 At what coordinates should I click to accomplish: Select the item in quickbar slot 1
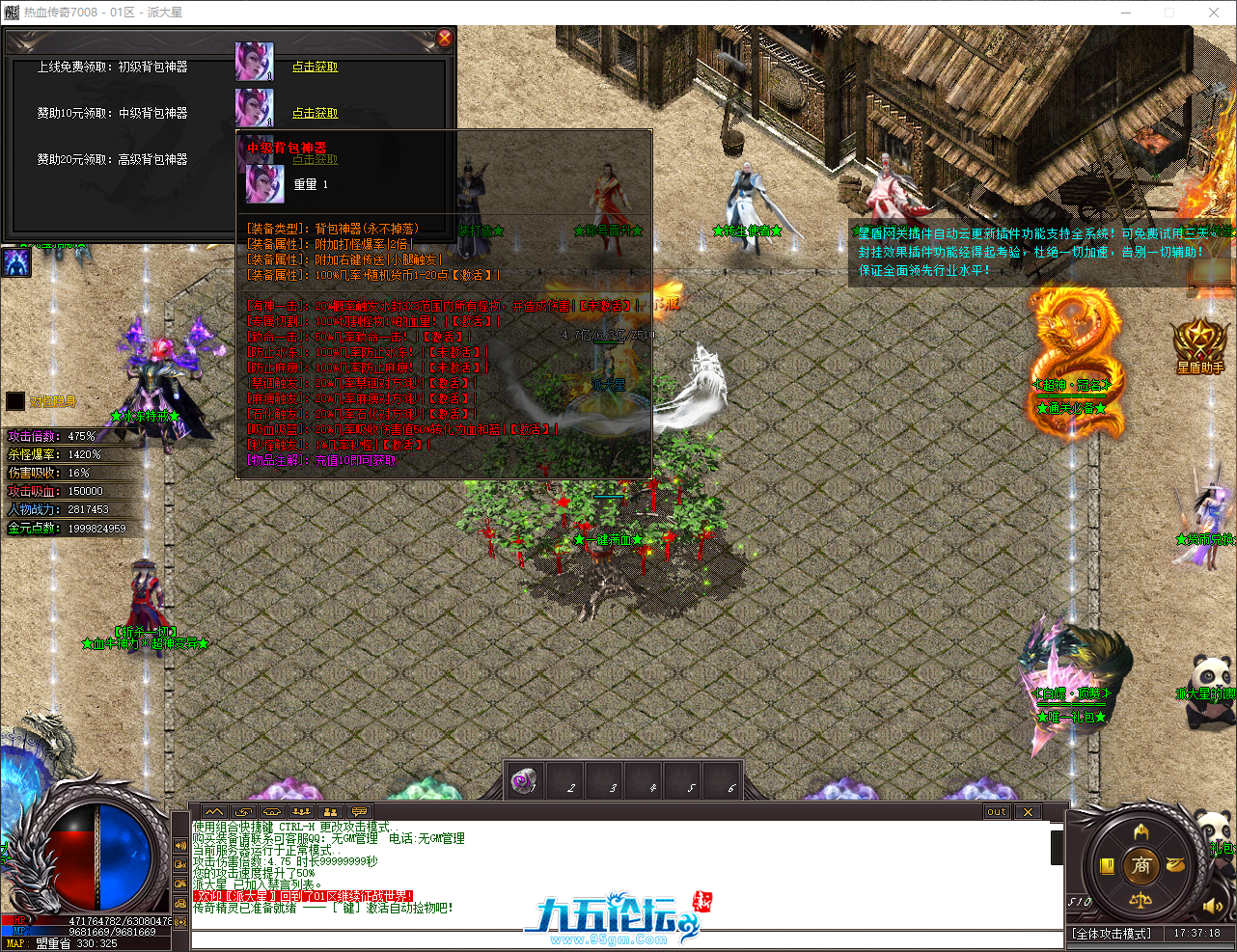tap(523, 780)
